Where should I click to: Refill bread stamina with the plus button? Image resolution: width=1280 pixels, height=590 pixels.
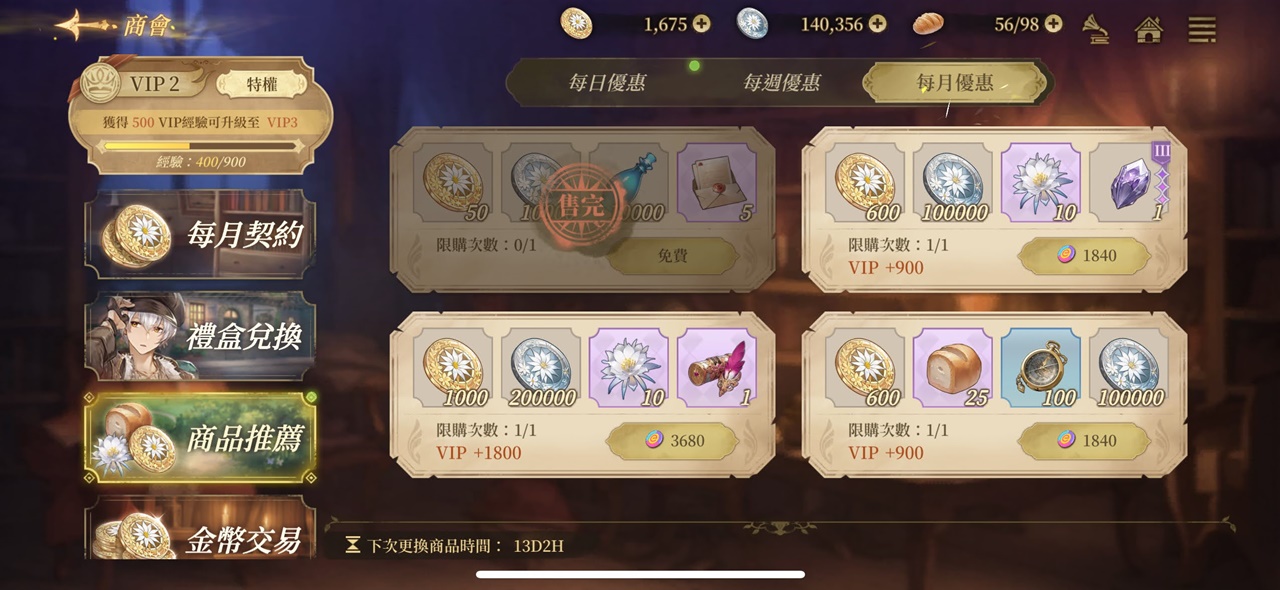[x=1053, y=24]
